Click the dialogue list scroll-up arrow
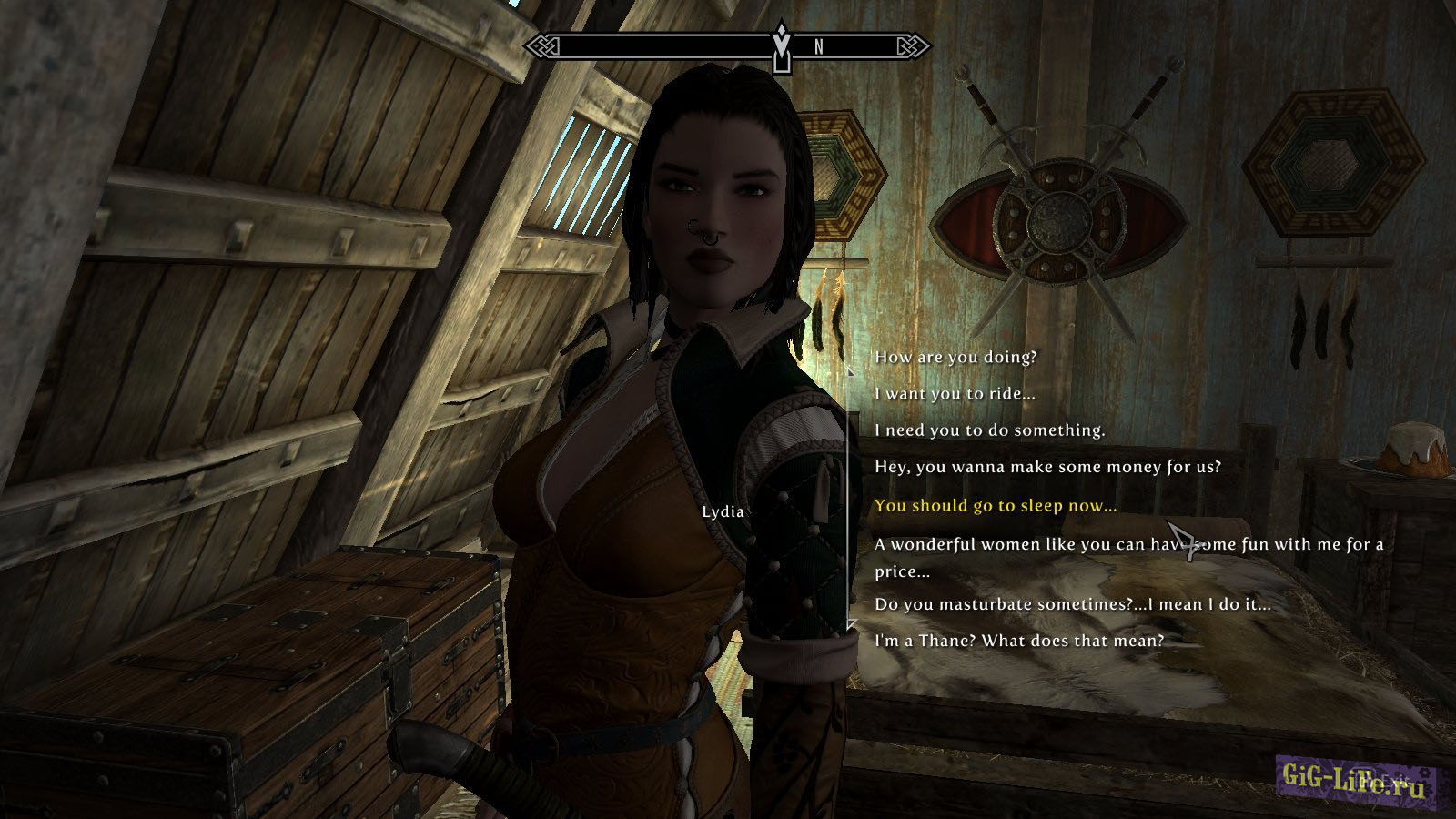Image resolution: width=1456 pixels, height=819 pixels. [x=851, y=370]
